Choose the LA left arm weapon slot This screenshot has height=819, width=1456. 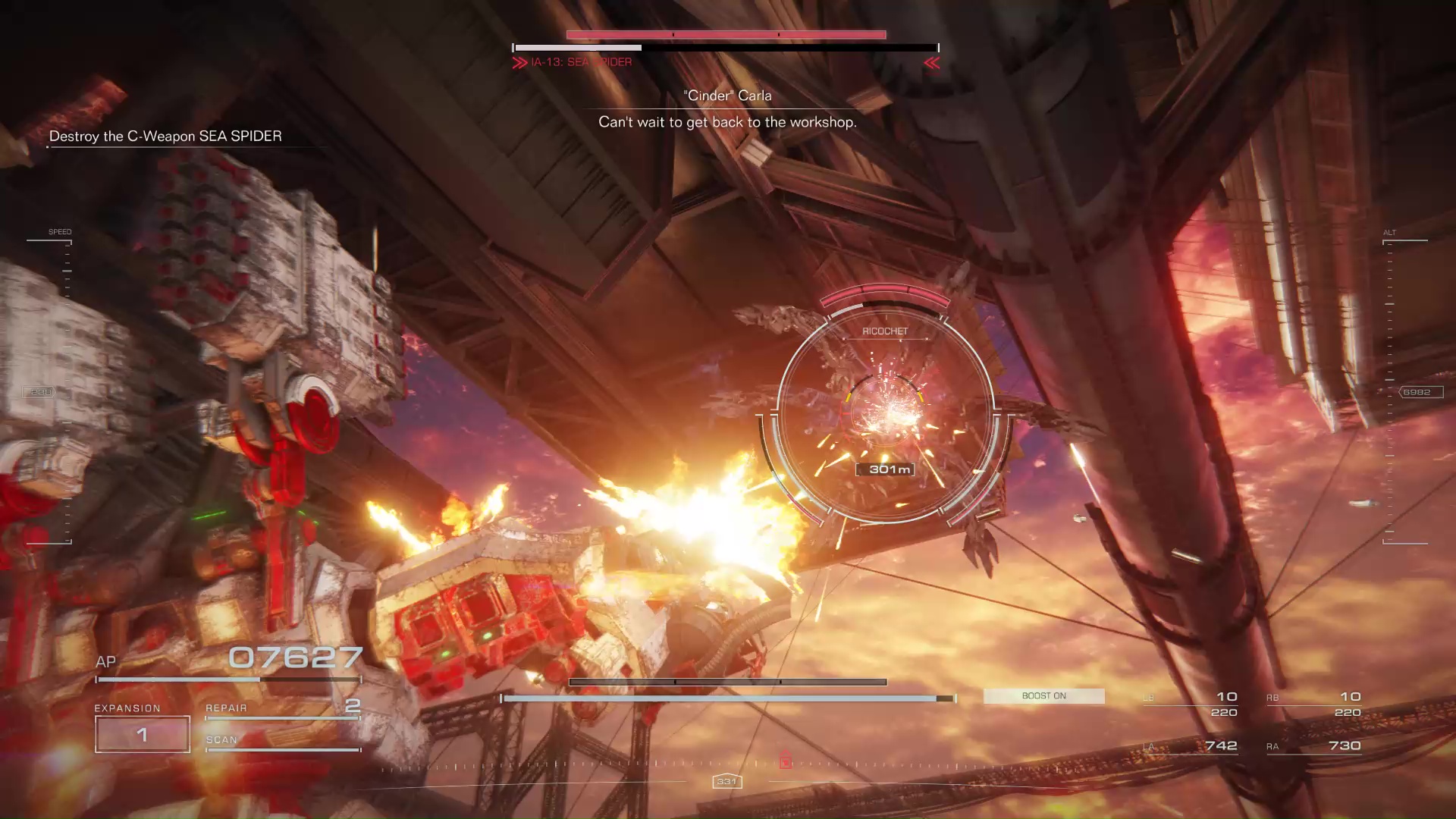click(x=1191, y=746)
